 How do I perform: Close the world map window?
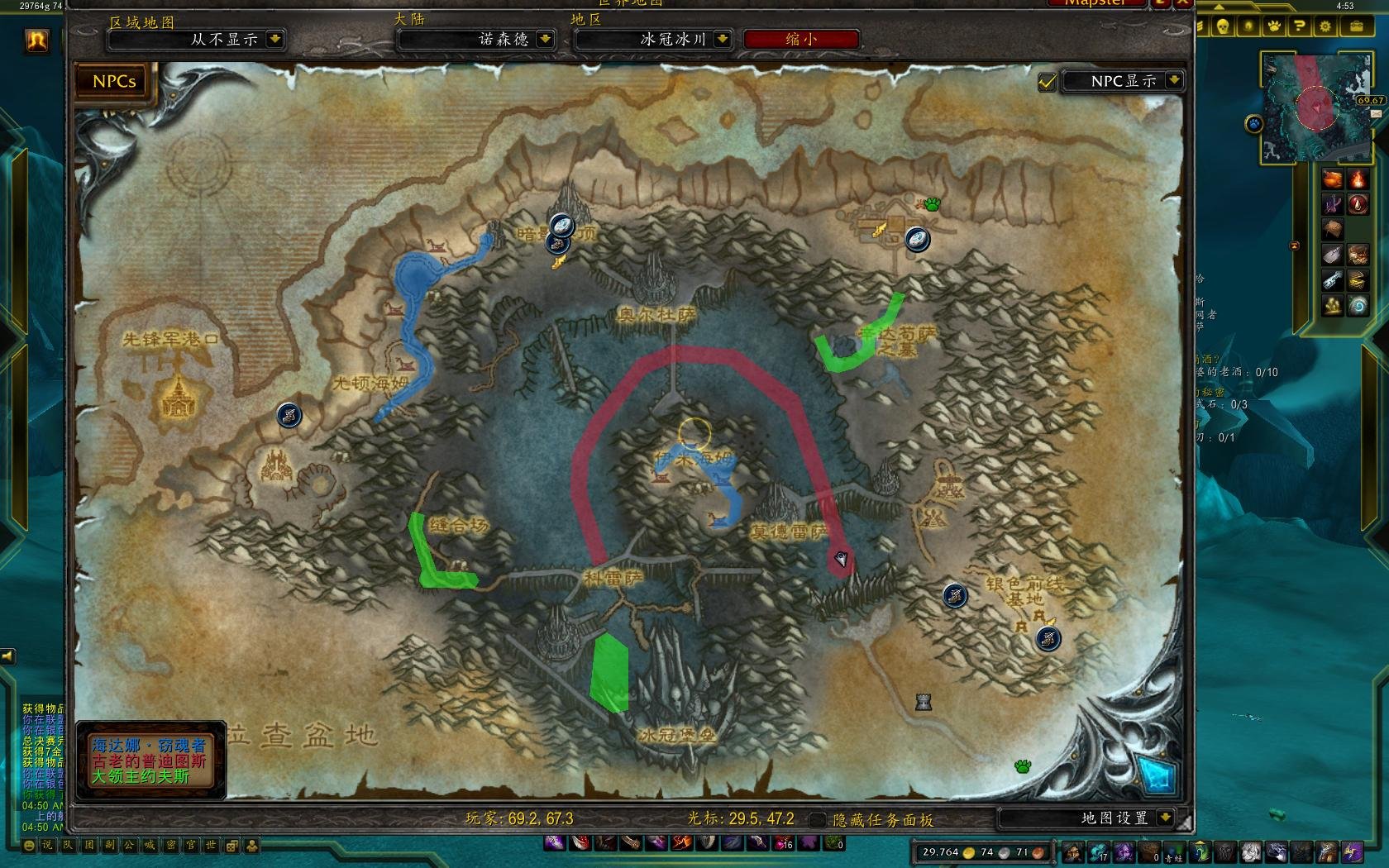pos(1184,2)
